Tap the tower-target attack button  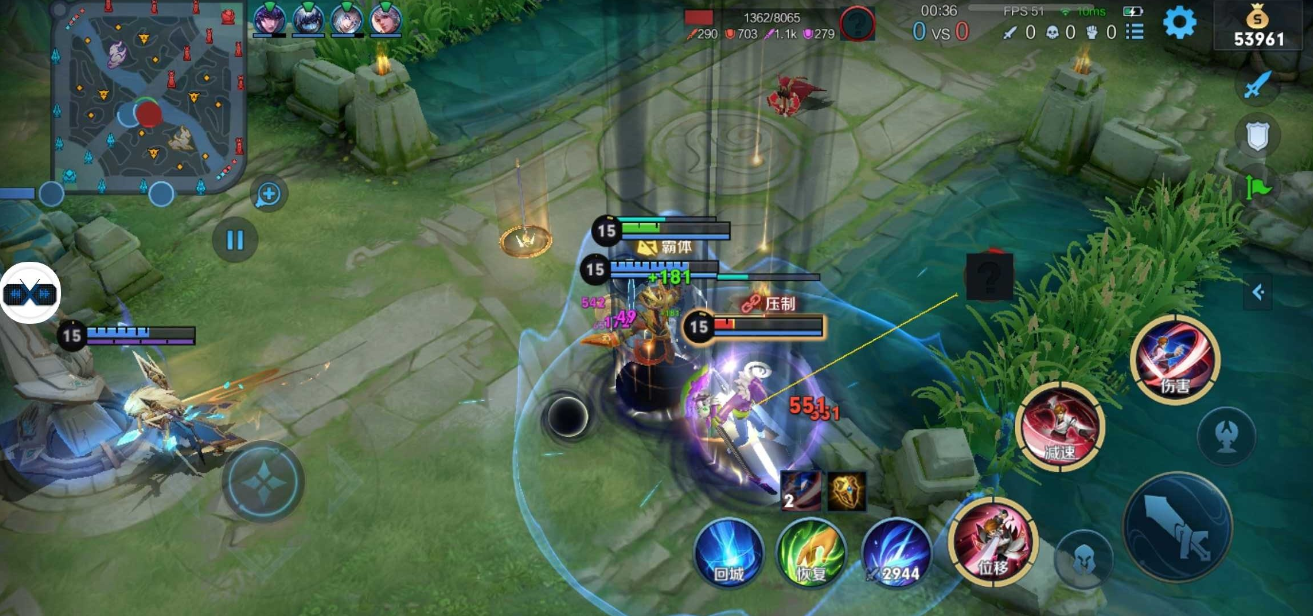pyautogui.click(x=1226, y=436)
